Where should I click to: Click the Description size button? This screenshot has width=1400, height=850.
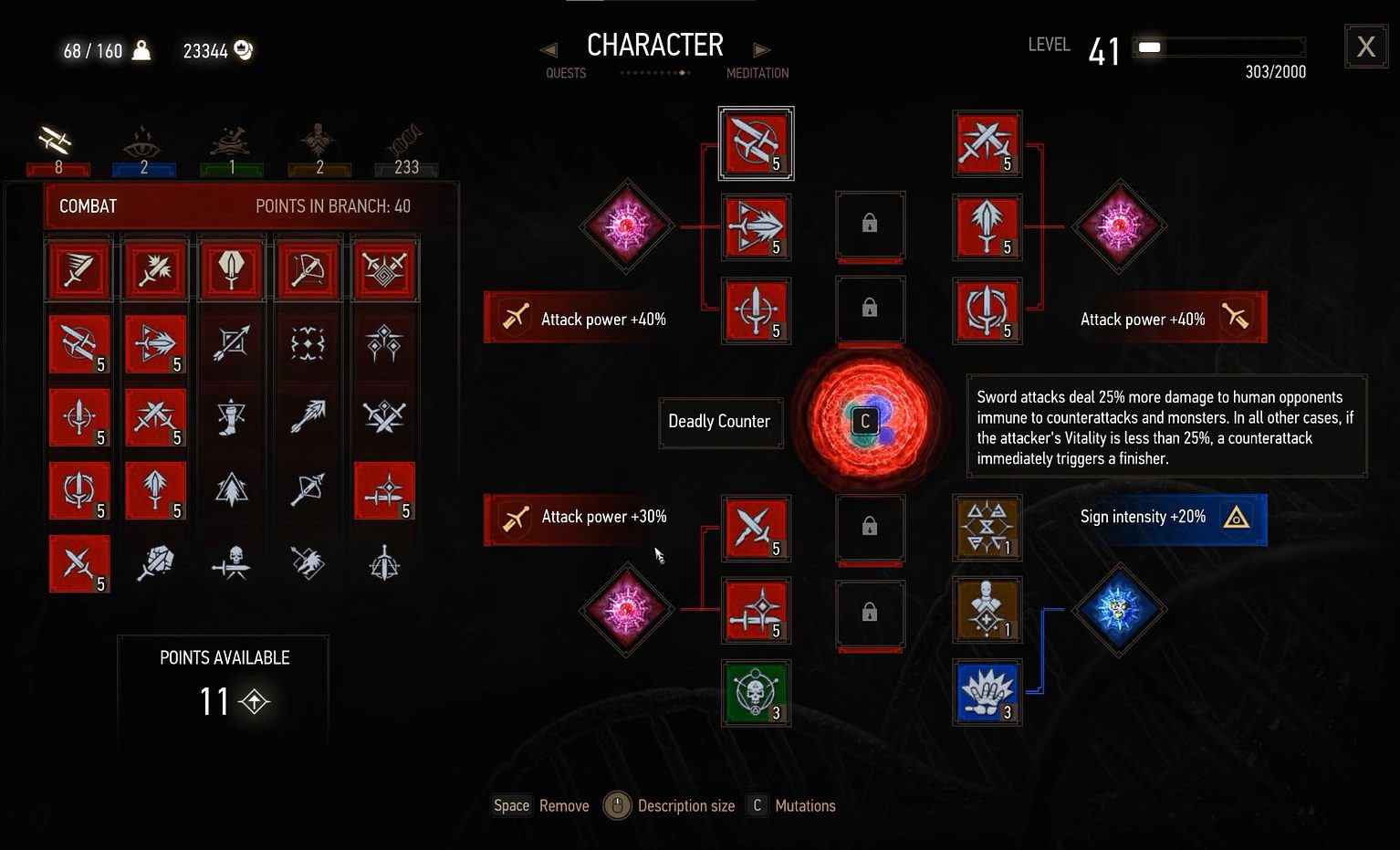617,805
